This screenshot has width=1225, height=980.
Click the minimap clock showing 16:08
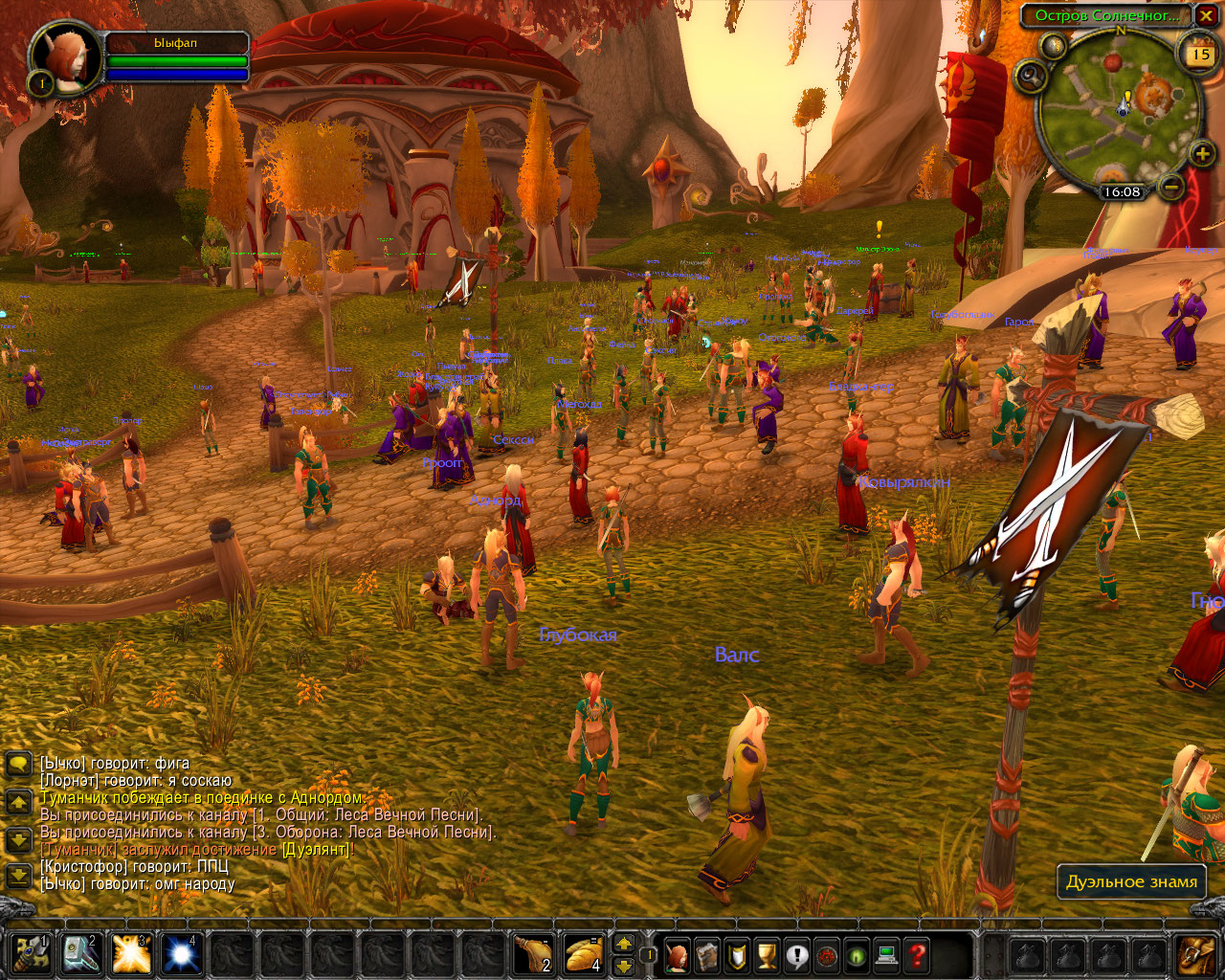pos(1122,191)
